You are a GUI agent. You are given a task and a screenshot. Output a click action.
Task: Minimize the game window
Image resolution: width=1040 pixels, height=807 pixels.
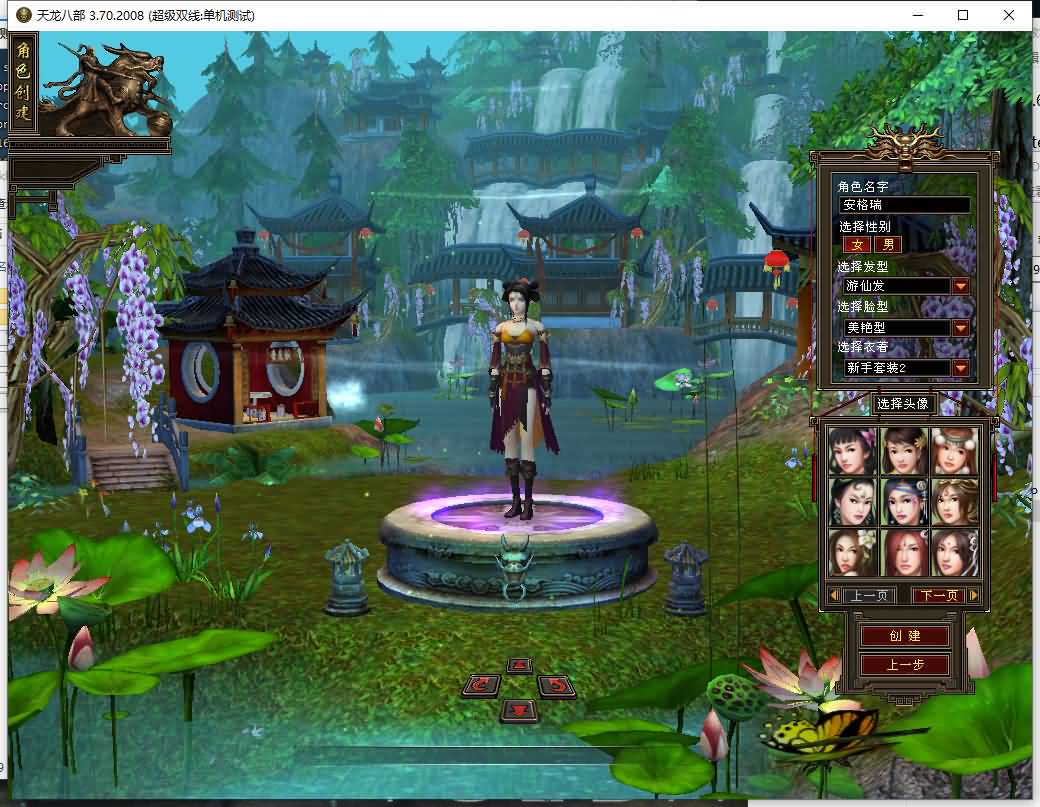pyautogui.click(x=917, y=15)
